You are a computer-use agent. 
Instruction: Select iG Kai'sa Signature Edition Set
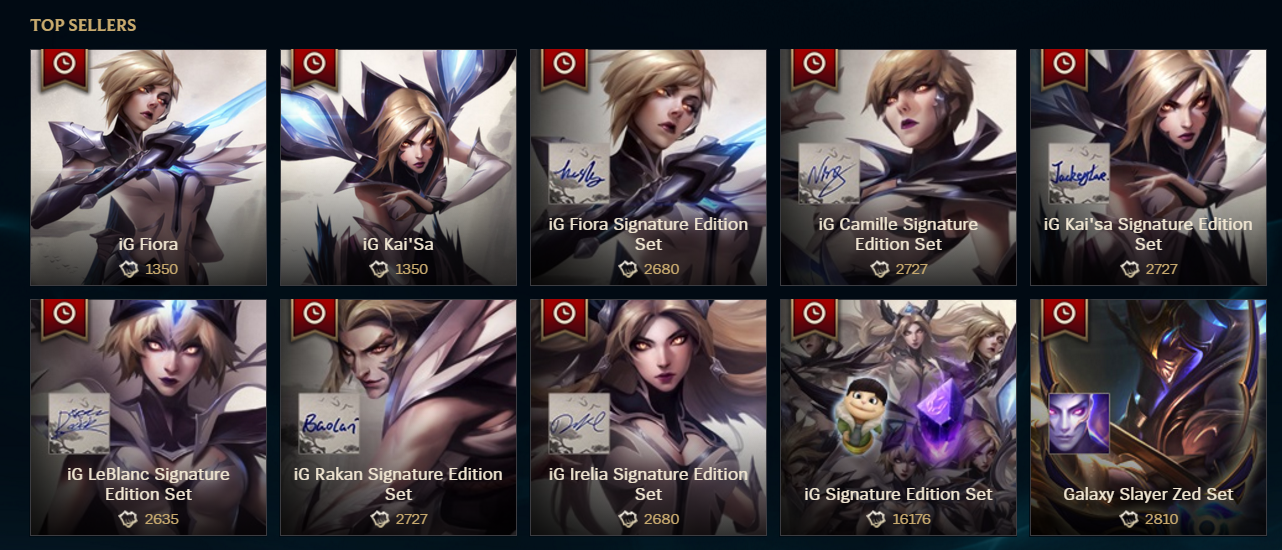click(1148, 167)
